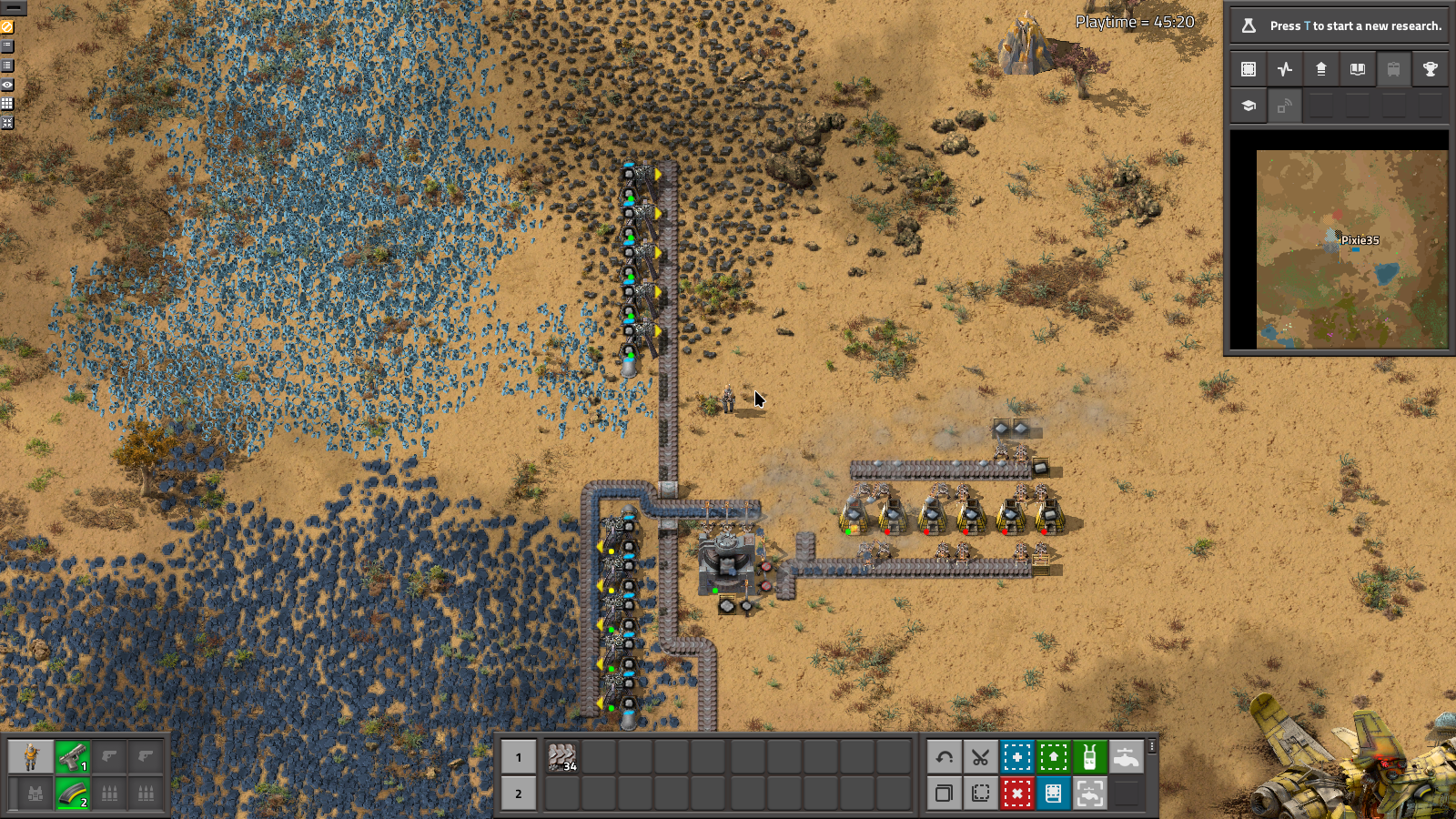
Task: Show achievements via the trophy icon
Action: point(1431,69)
